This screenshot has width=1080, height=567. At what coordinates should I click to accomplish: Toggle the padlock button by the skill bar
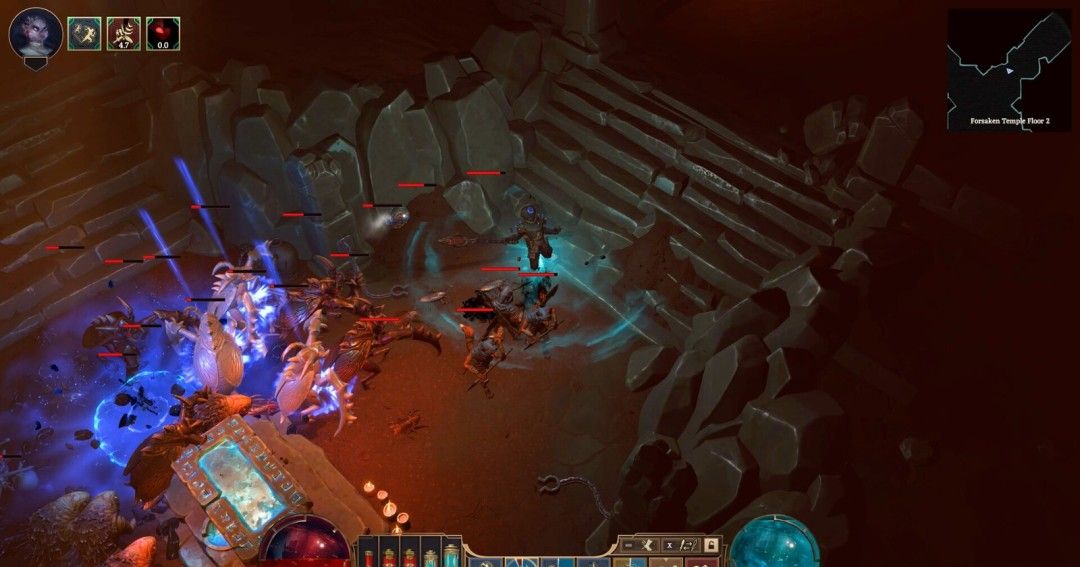711,545
